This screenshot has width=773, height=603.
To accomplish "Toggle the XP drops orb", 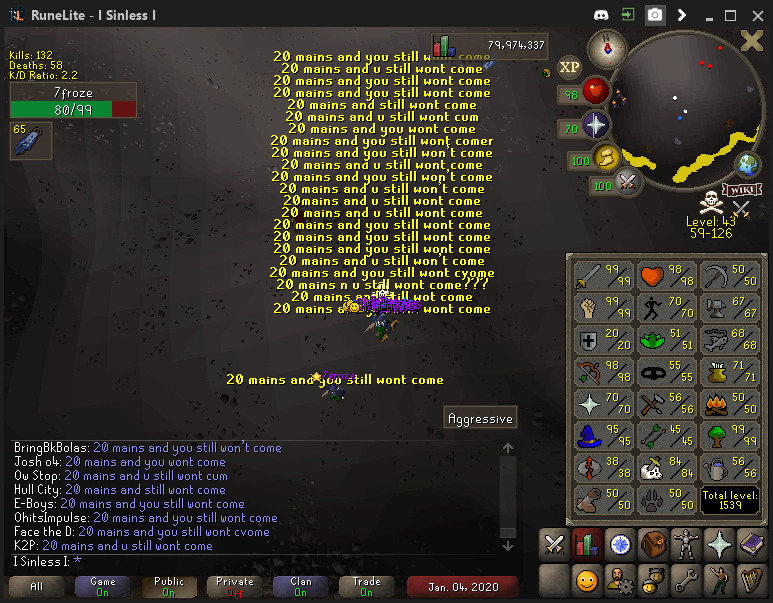I will pos(569,68).
